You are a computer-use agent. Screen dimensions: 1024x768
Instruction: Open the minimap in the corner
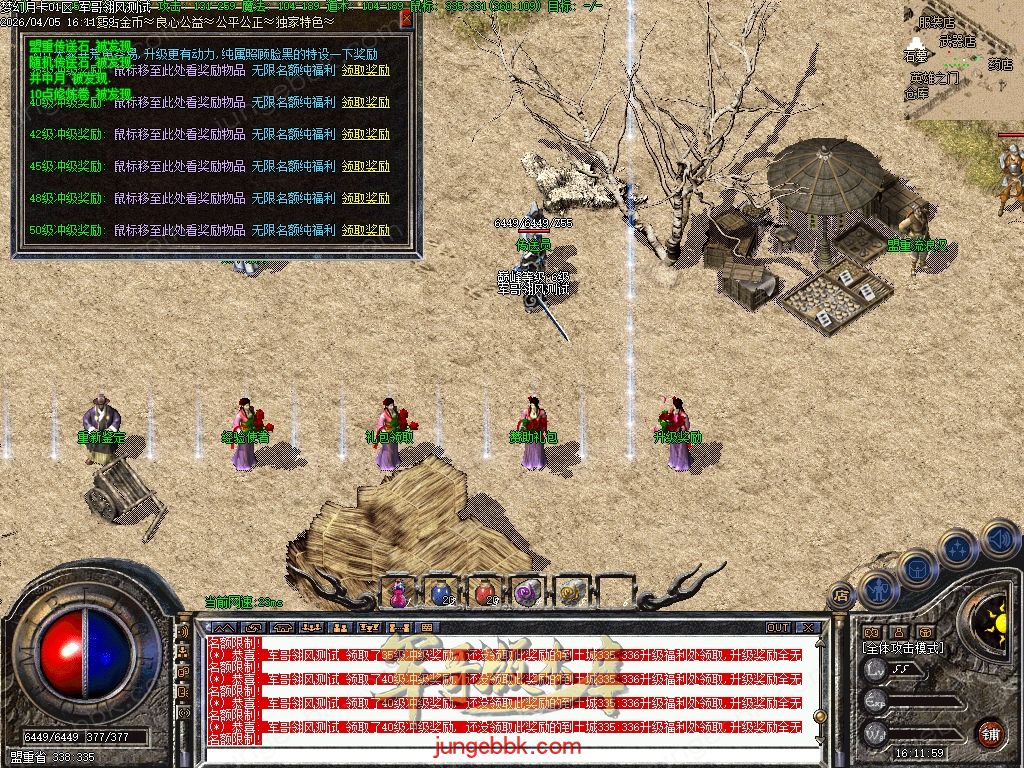960,60
